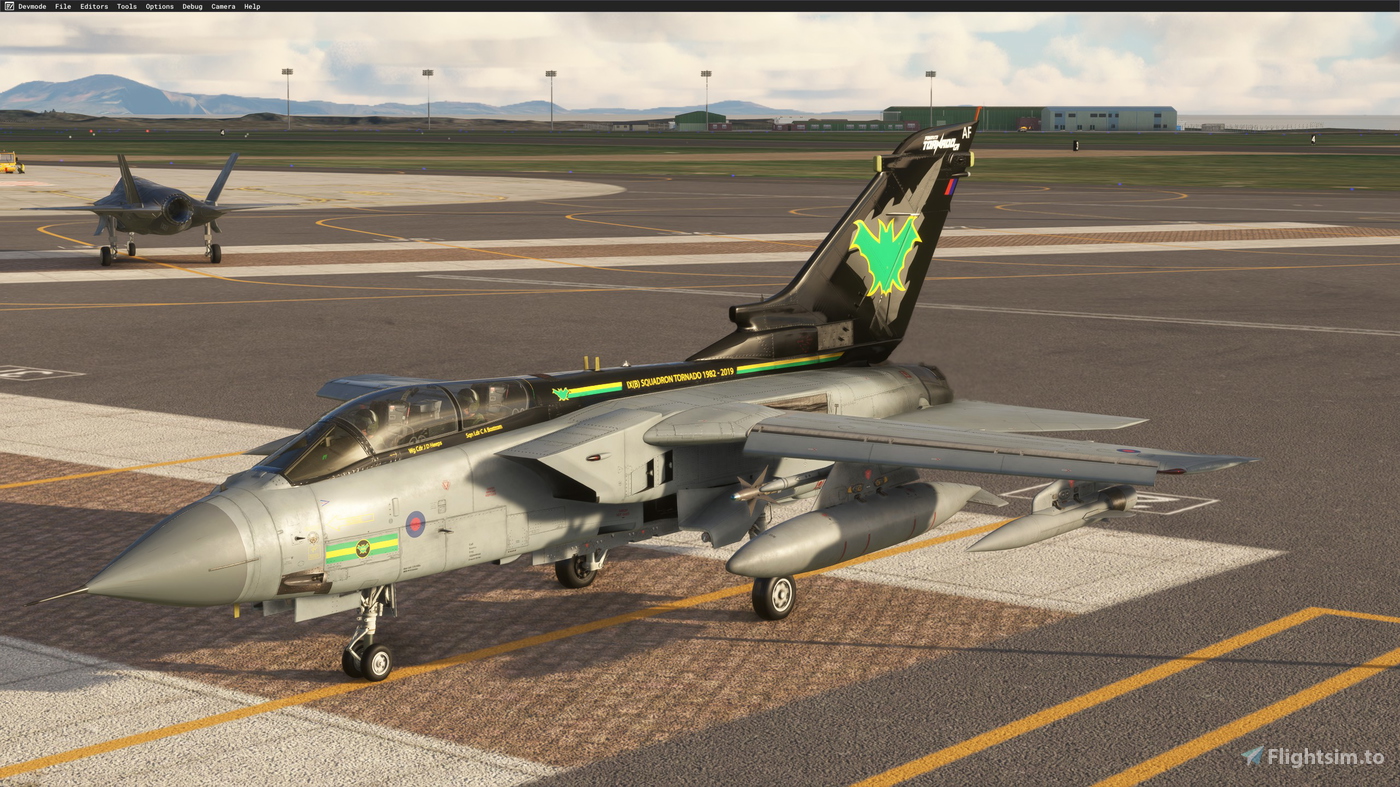Open the Devmode menu
This screenshot has width=1400, height=787.
click(31, 5)
